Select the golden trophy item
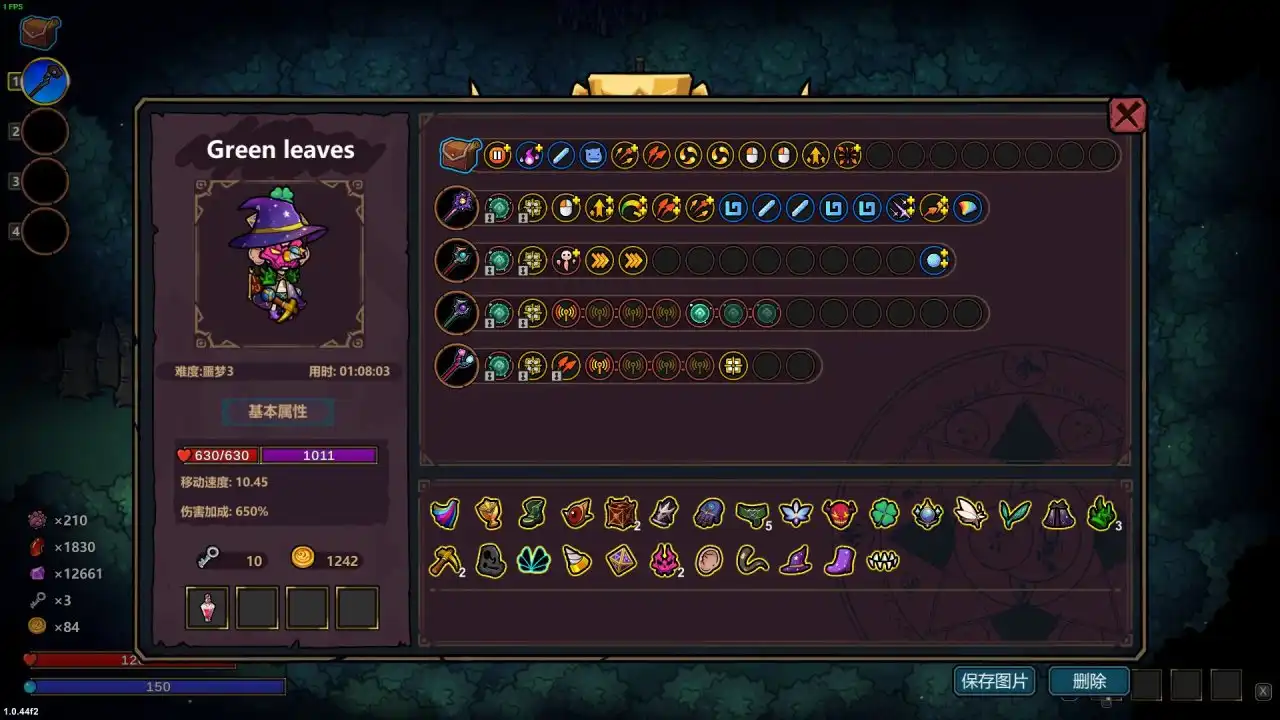 488,514
